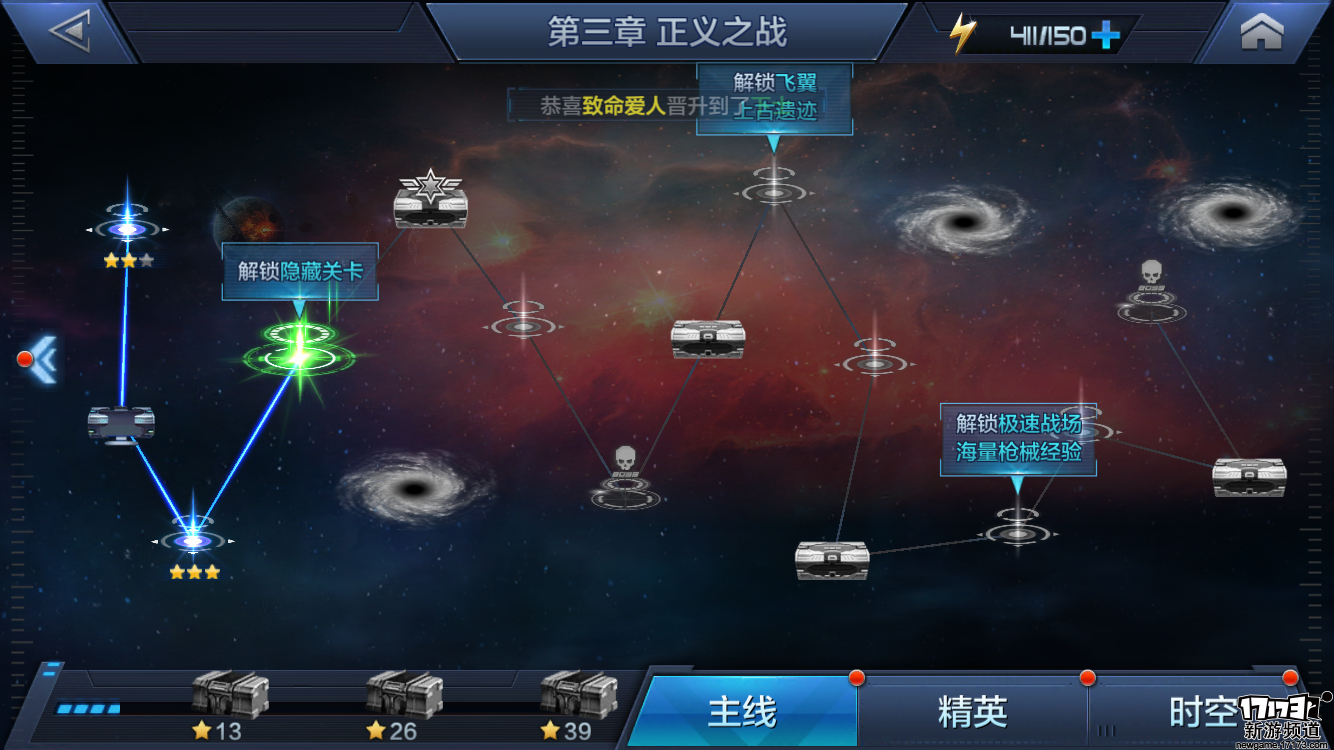Go back with the top-left arrow
This screenshot has width=1334, height=750.
tap(70, 32)
